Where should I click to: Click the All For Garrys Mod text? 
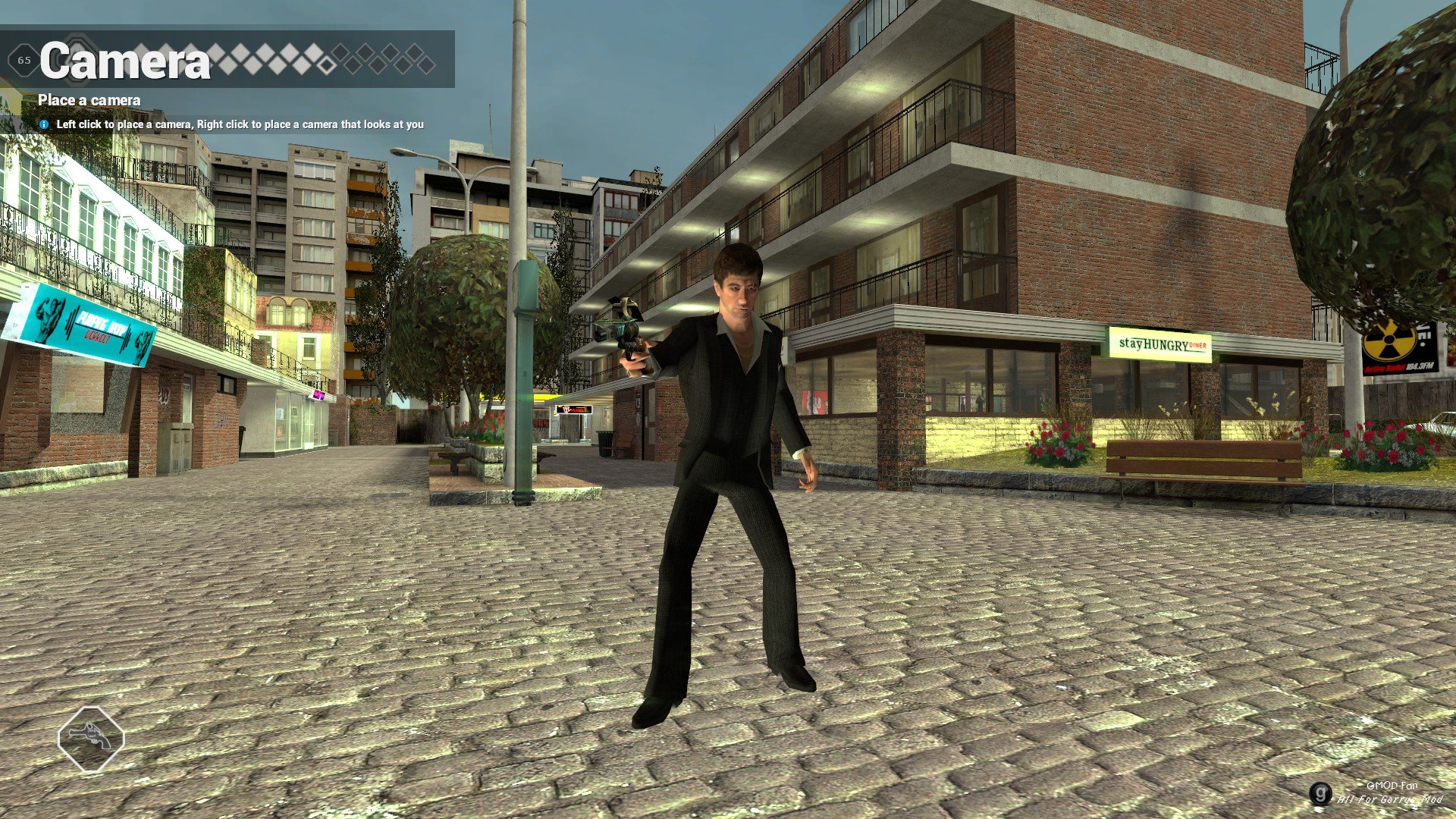(1390, 799)
